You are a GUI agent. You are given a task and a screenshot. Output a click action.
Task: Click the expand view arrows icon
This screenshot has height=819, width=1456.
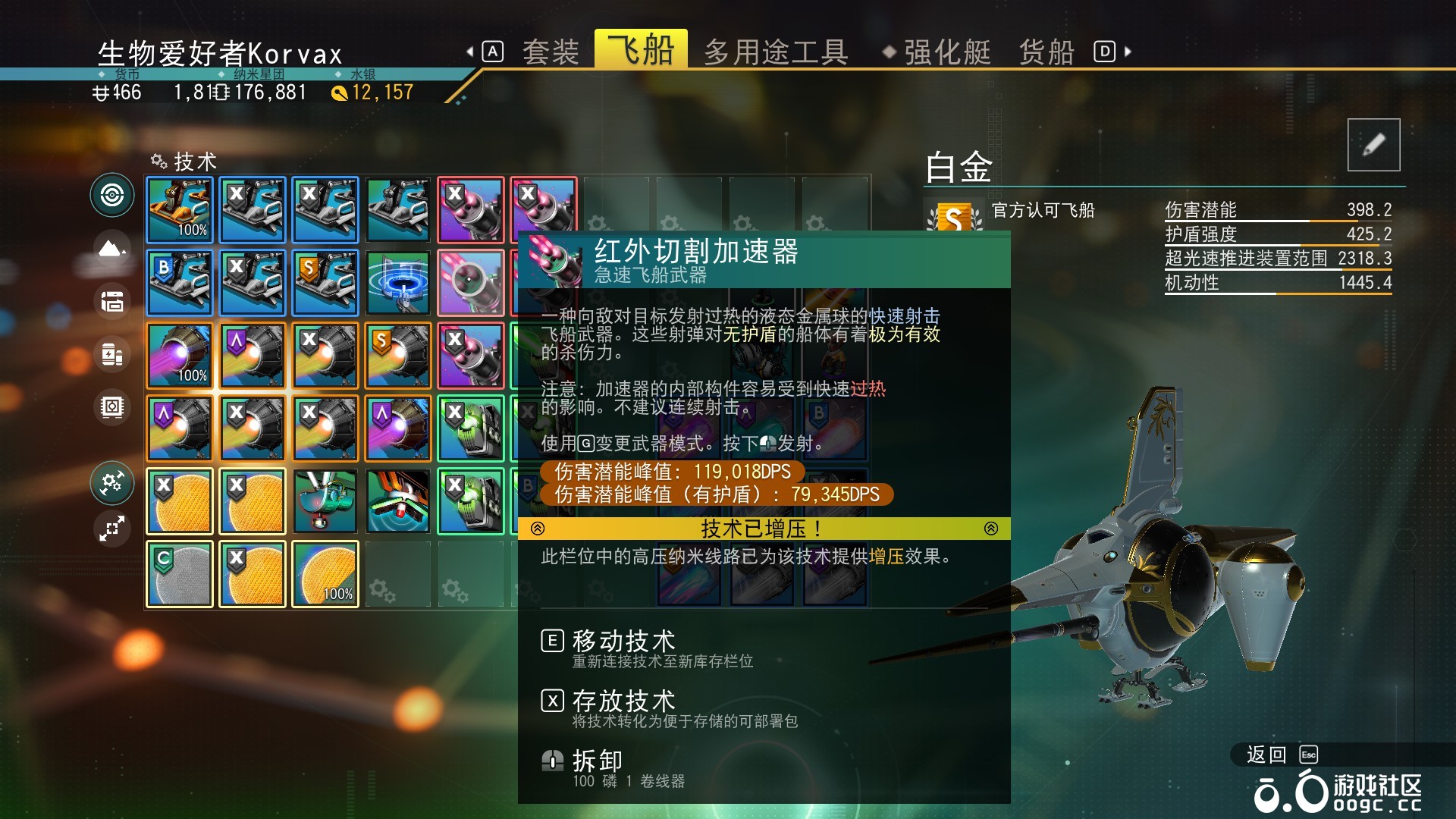tap(111, 529)
